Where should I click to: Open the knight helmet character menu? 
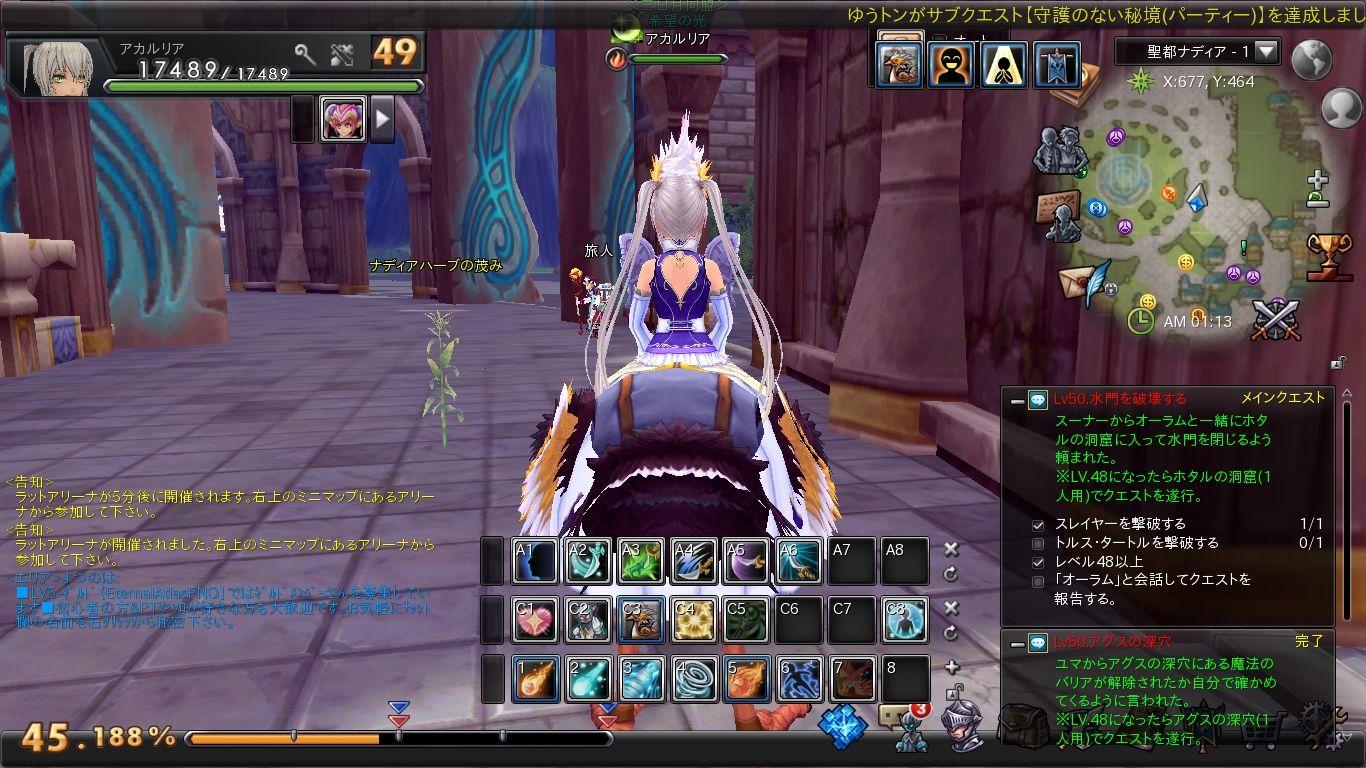point(961,723)
